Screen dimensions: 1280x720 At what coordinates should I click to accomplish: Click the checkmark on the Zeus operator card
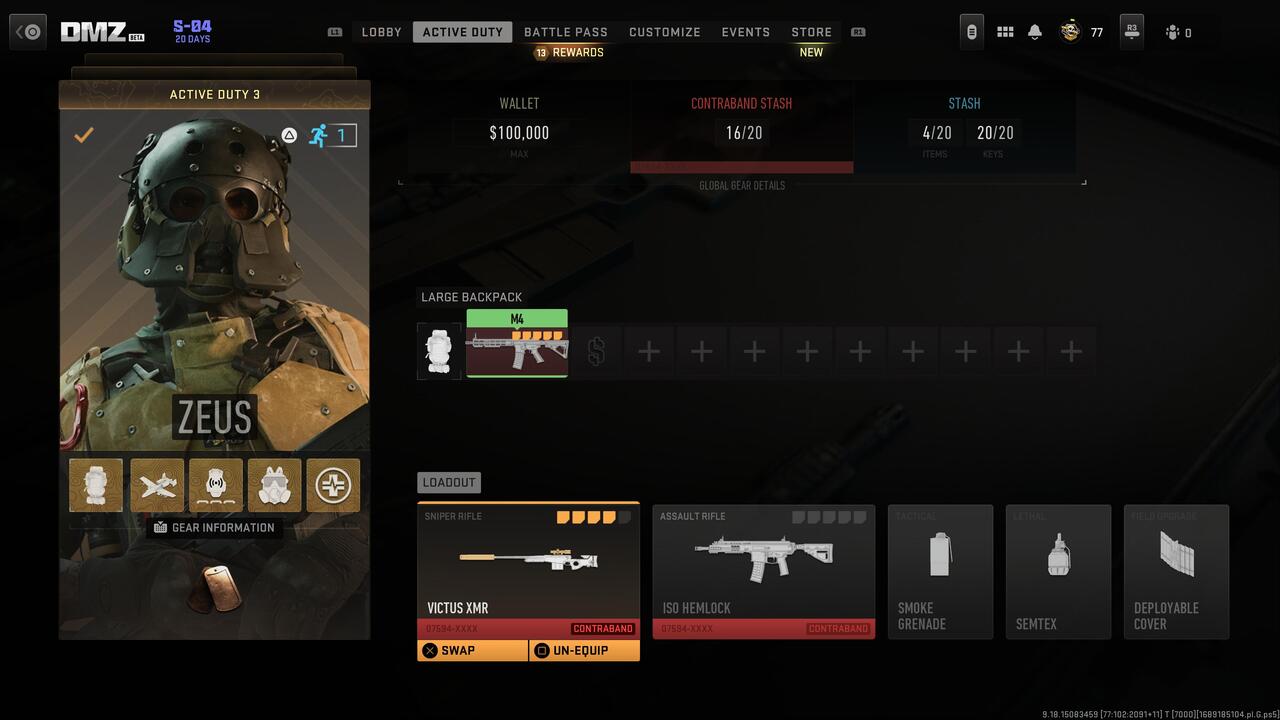pos(84,135)
